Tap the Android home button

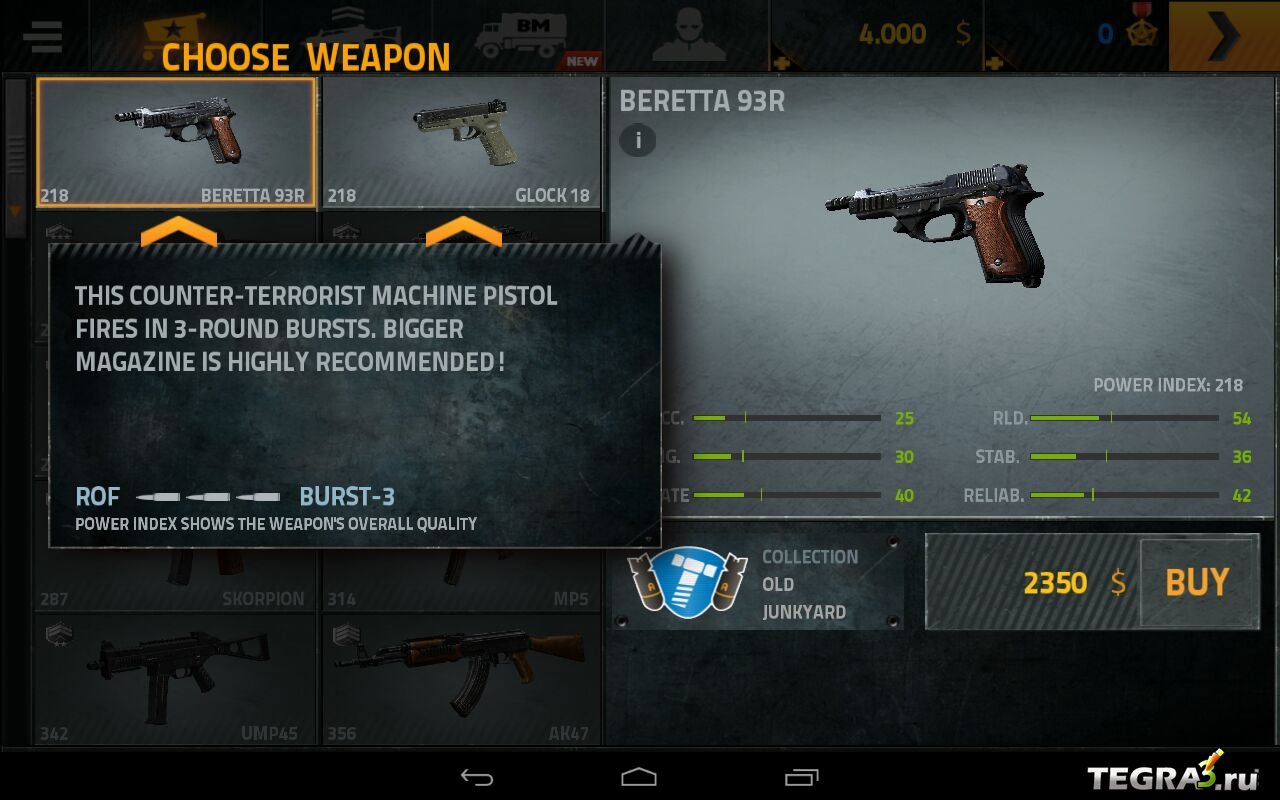[639, 777]
